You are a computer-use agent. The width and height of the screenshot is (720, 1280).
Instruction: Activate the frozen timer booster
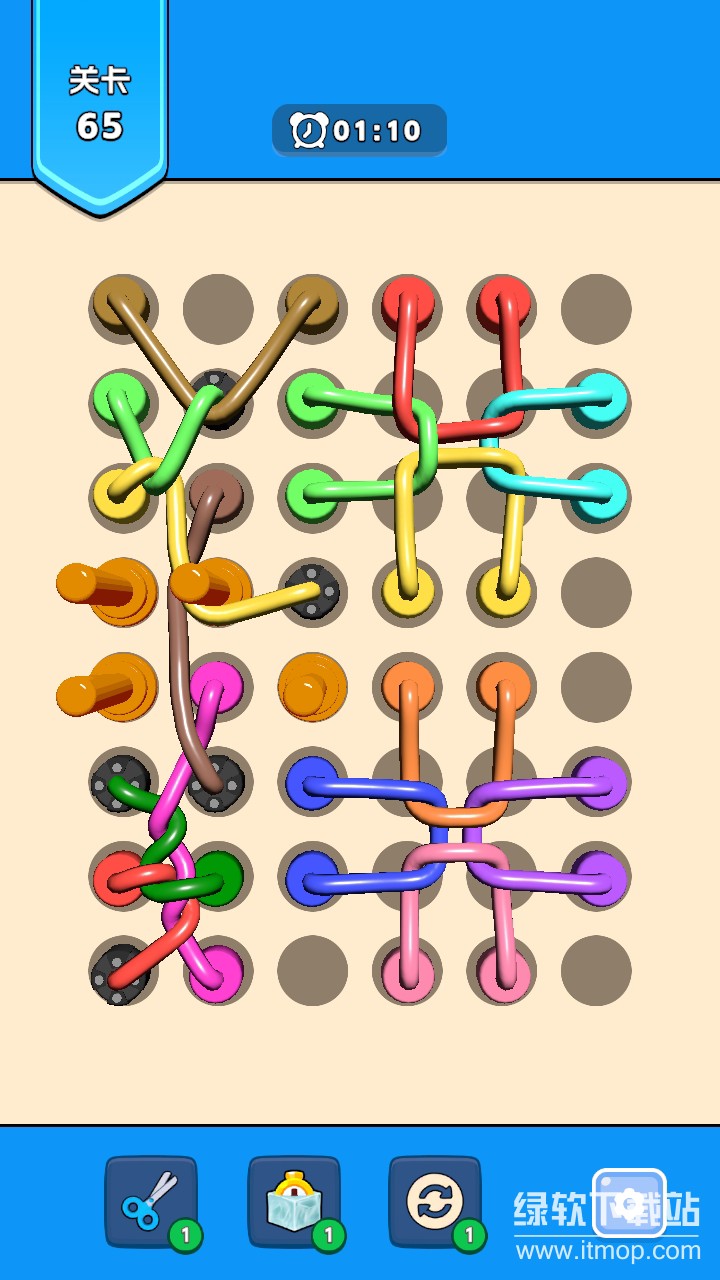point(293,1202)
